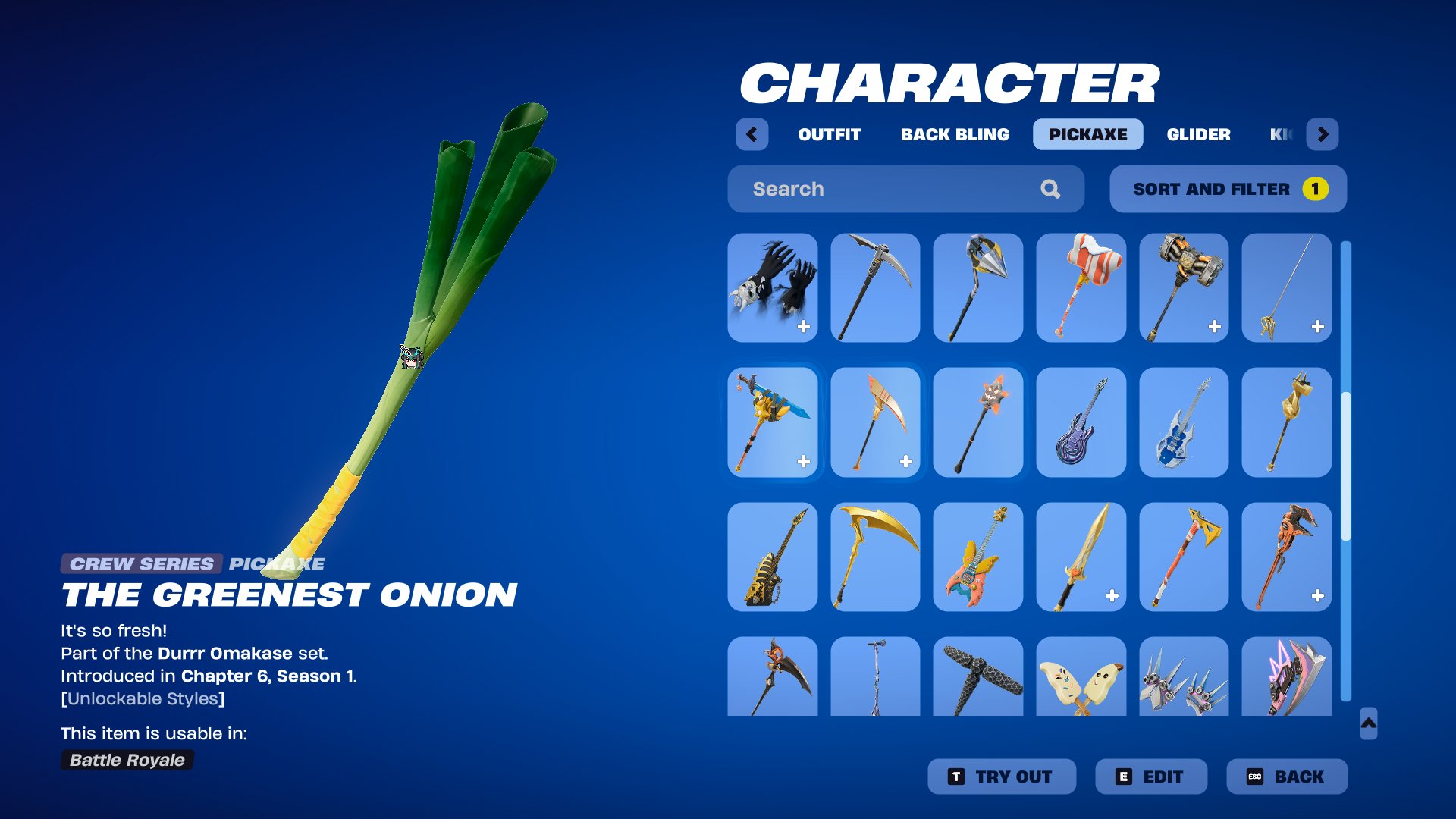Pick the purple guitar pickaxe

click(1081, 422)
